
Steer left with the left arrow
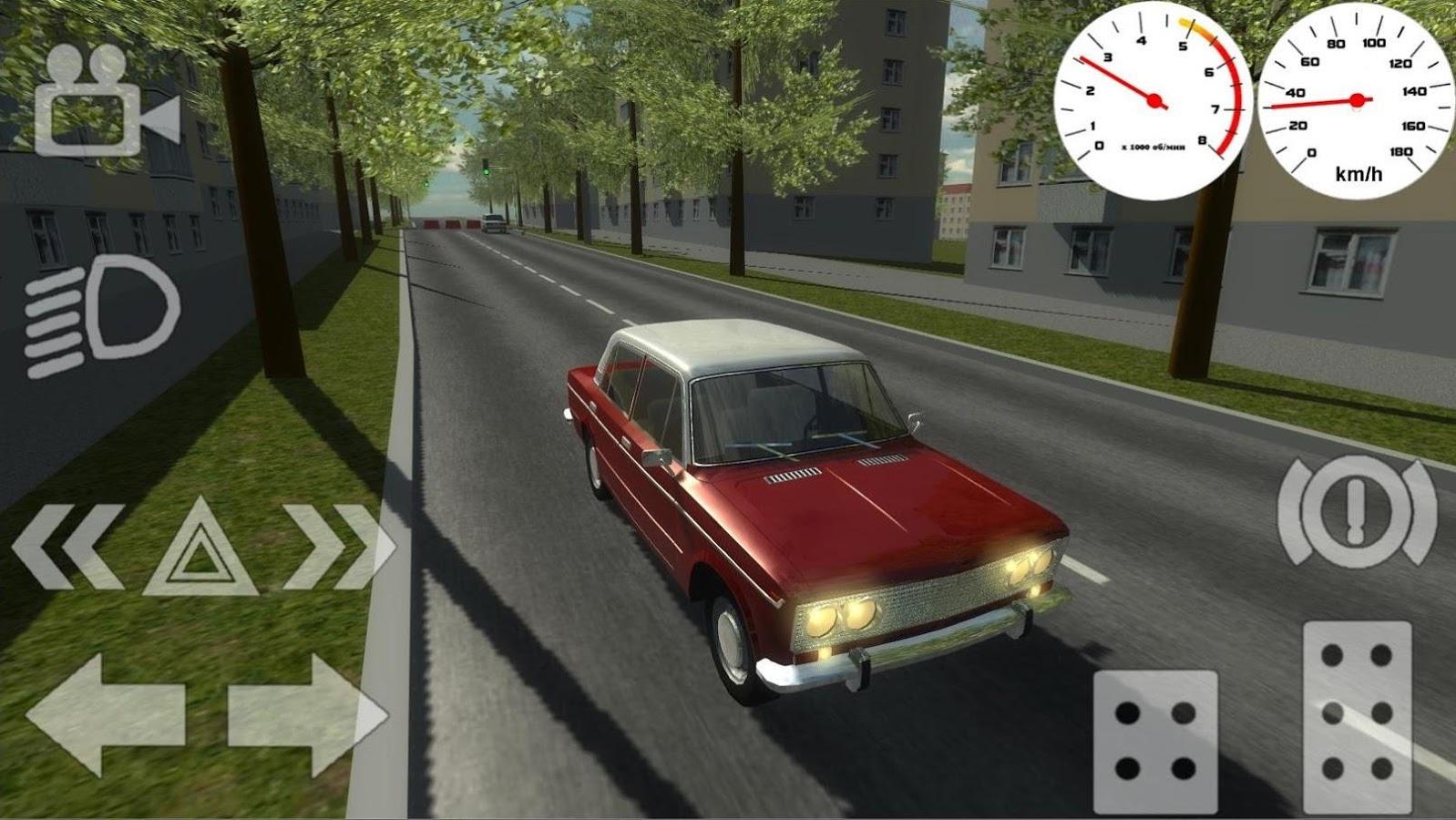click(106, 713)
